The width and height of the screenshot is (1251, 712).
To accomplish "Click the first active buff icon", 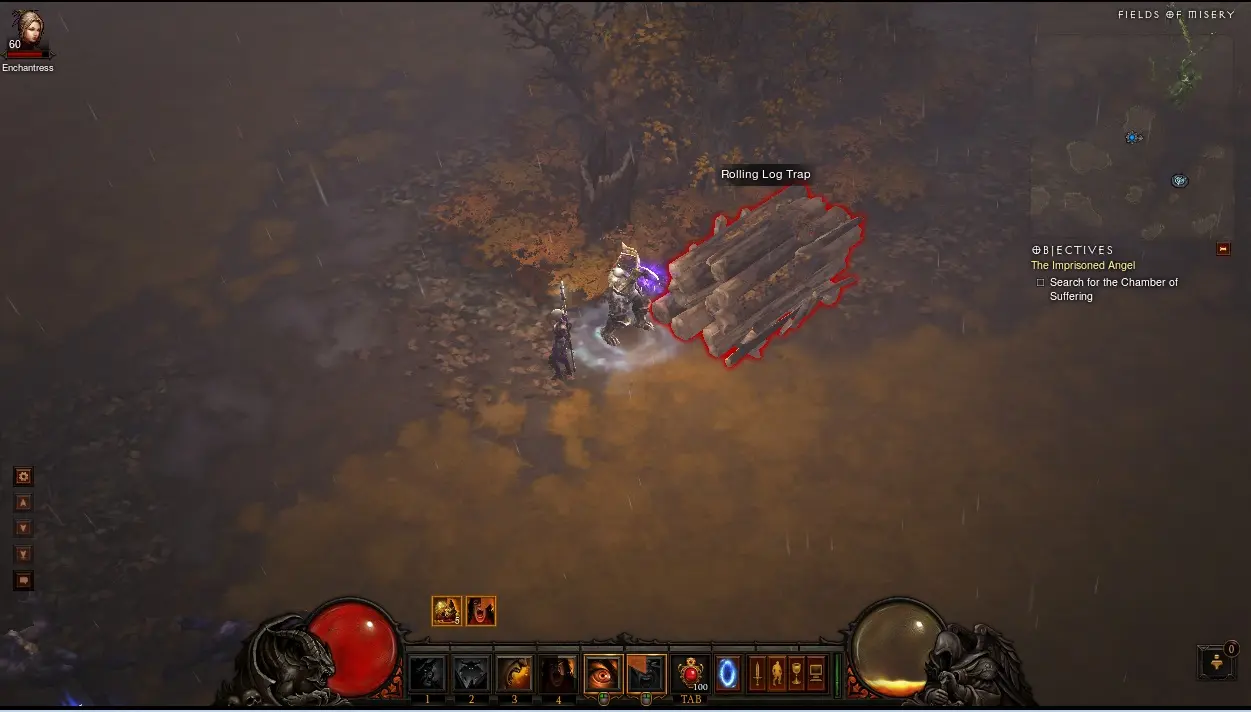I will (x=447, y=610).
